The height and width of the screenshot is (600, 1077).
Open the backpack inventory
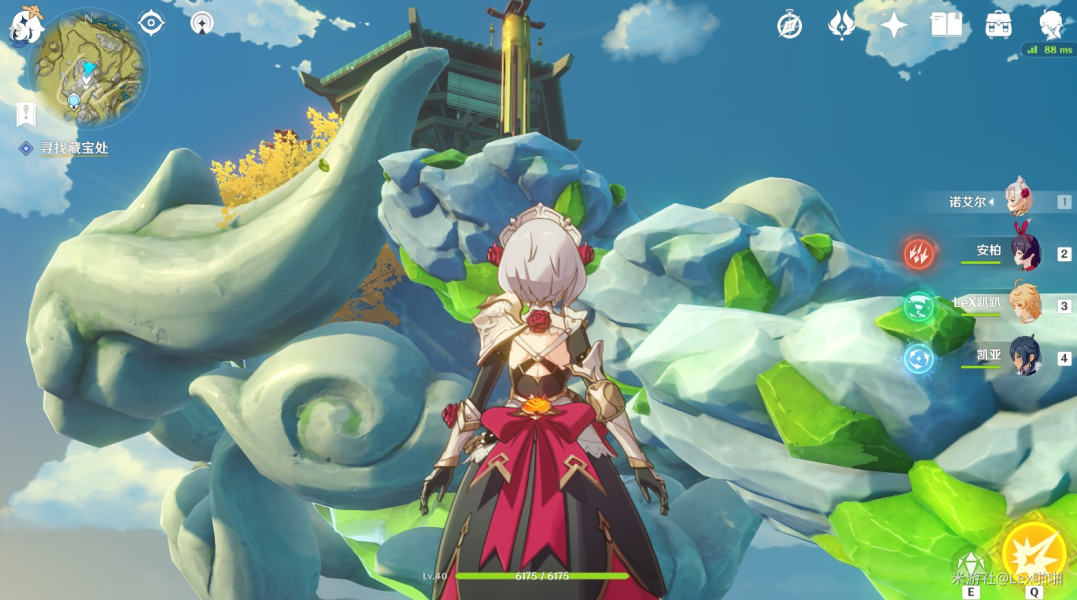pyautogui.click(x=998, y=25)
